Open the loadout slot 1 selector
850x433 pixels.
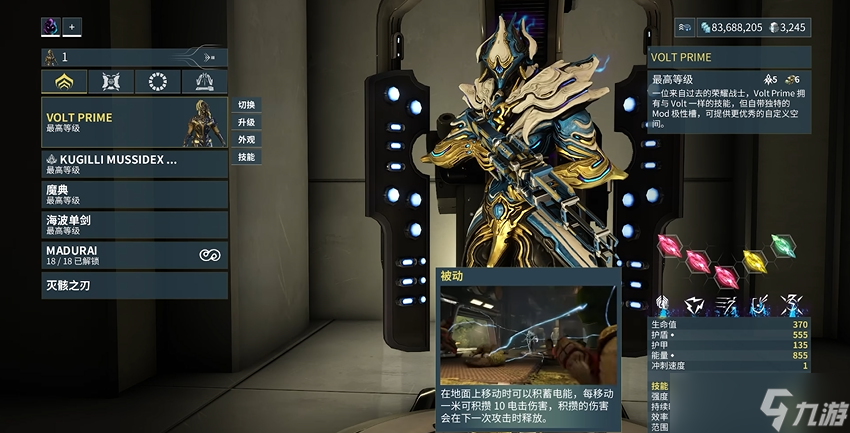tap(135, 57)
